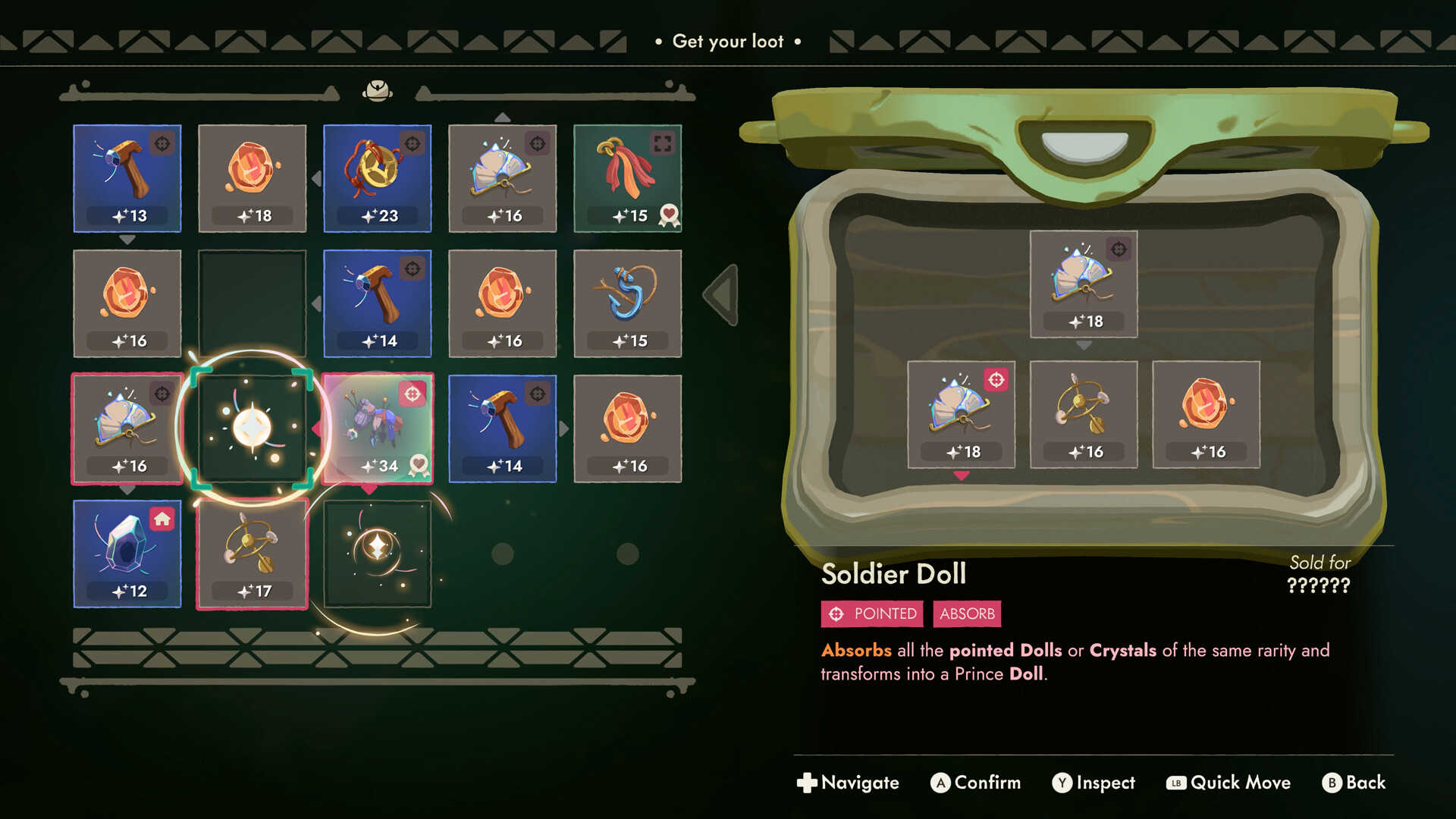Click the crystal marked with the home badge

click(x=127, y=554)
